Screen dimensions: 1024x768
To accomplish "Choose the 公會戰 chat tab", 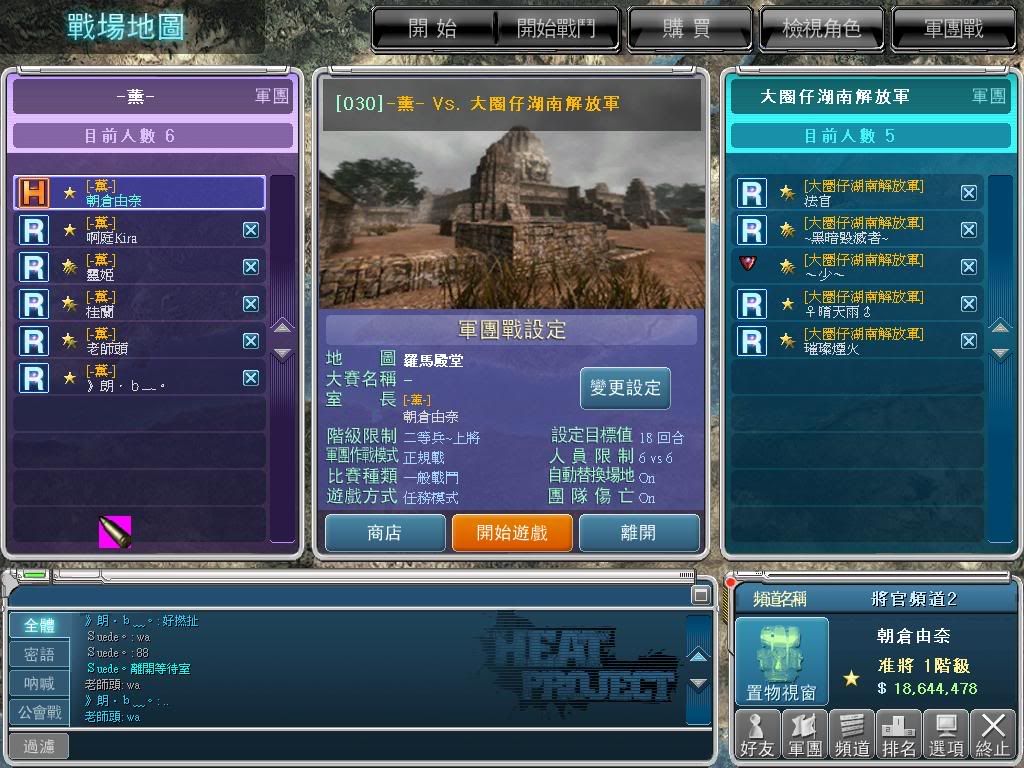I will (x=39, y=713).
